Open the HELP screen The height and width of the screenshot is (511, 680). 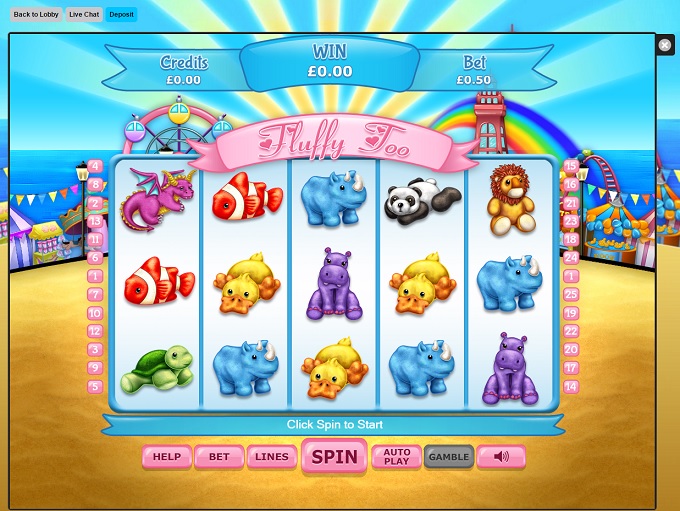pyautogui.click(x=166, y=457)
